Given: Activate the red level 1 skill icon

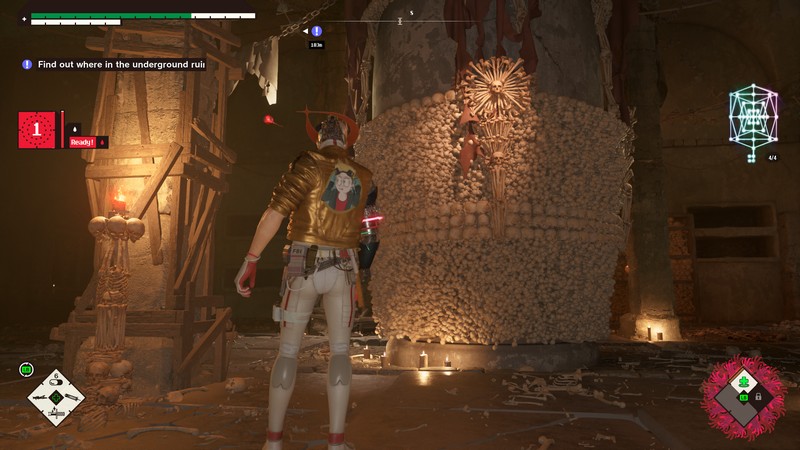Looking at the screenshot, I should coord(37,130).
